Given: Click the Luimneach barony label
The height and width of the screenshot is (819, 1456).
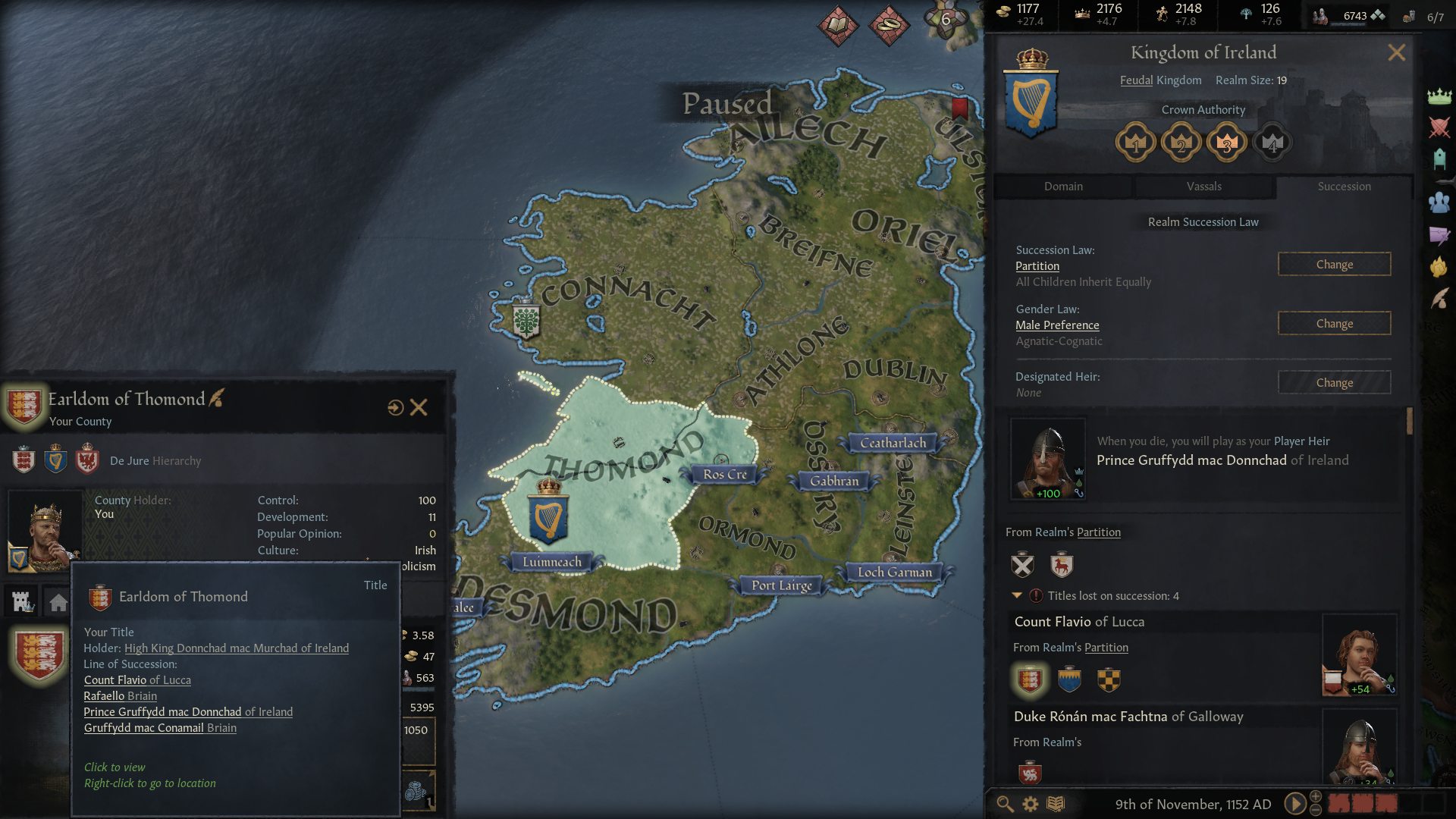Looking at the screenshot, I should pyautogui.click(x=552, y=562).
